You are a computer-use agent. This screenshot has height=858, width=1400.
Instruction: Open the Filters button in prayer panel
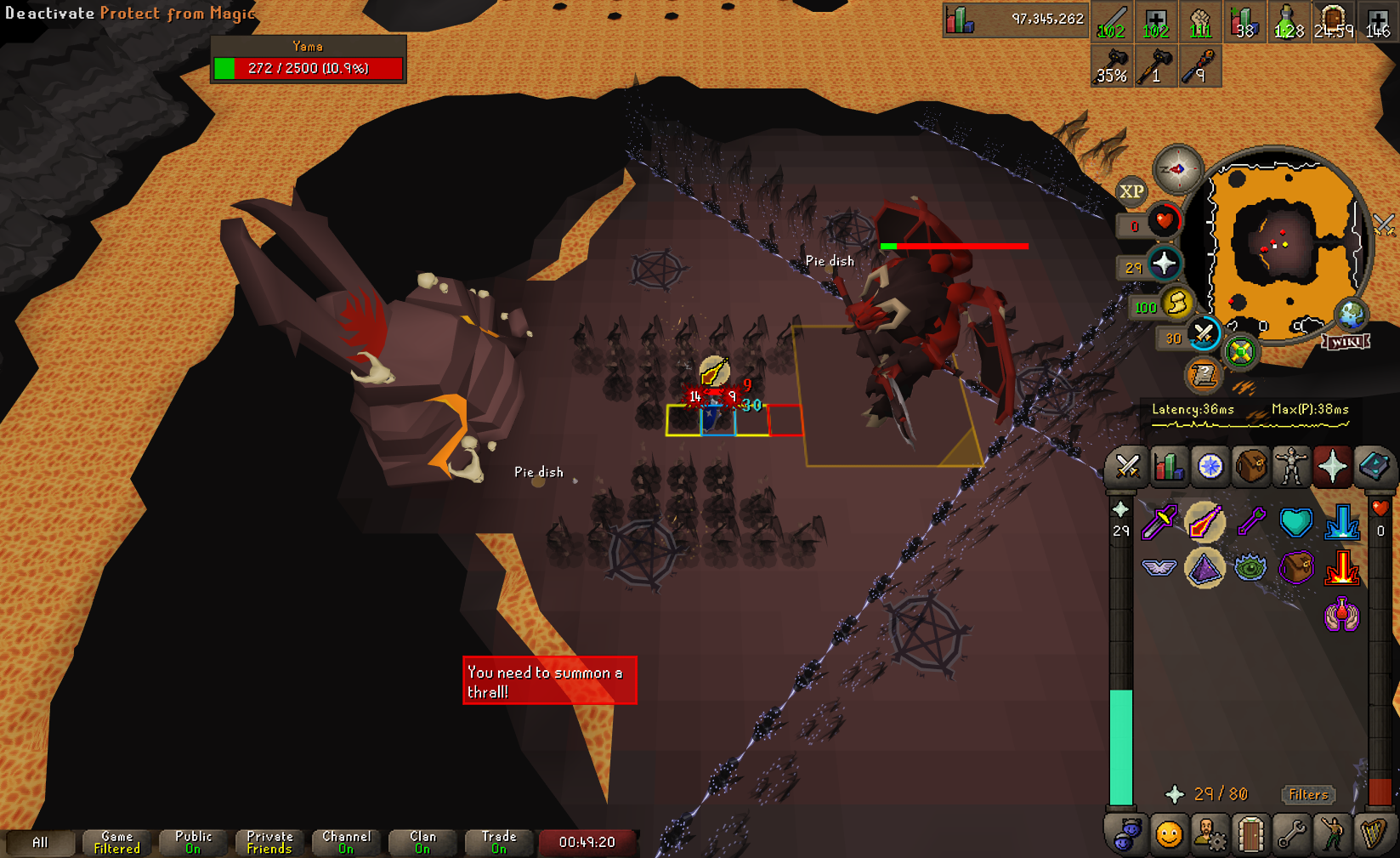[x=1307, y=794]
